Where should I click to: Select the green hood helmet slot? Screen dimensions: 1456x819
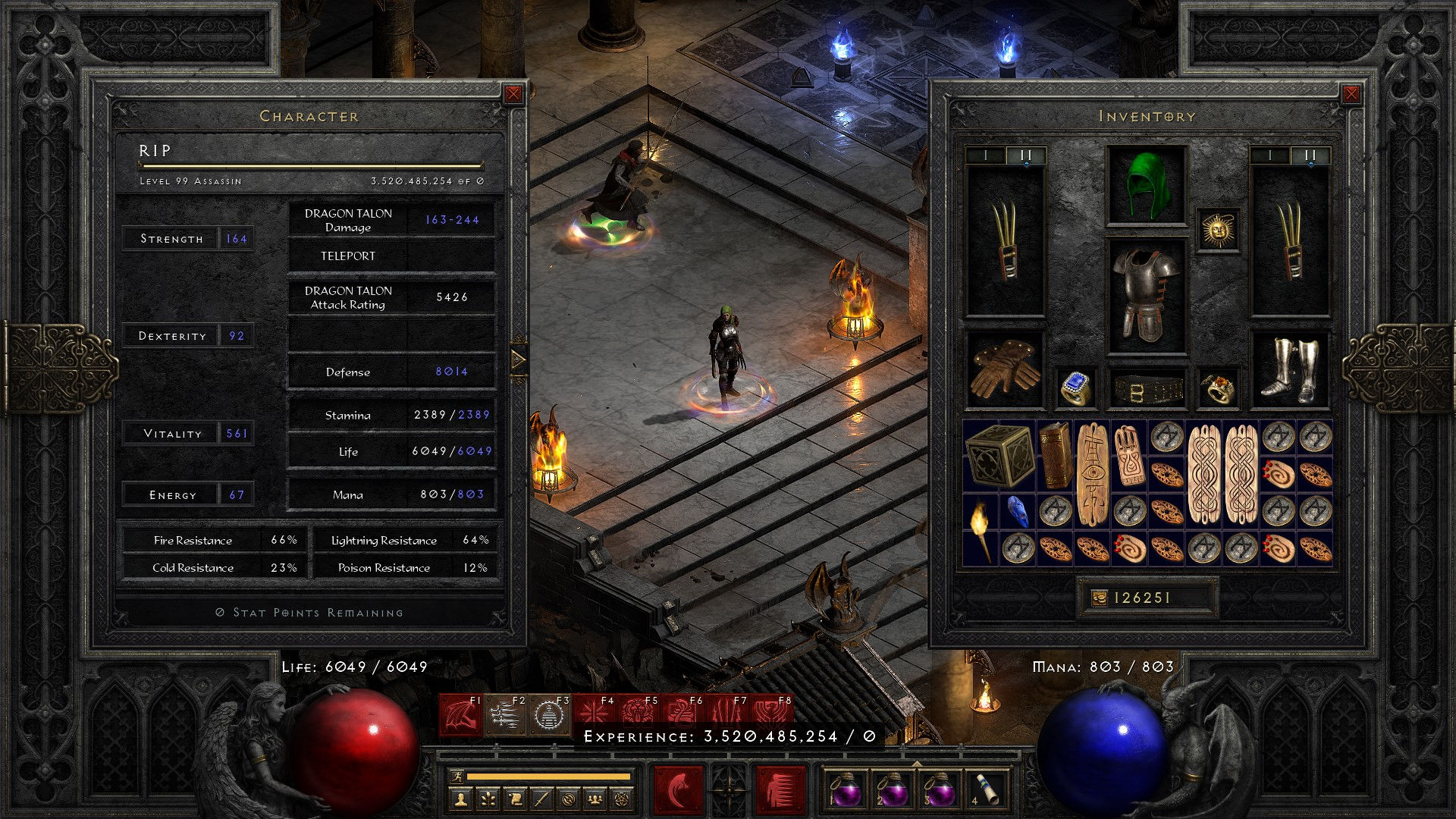tap(1146, 186)
